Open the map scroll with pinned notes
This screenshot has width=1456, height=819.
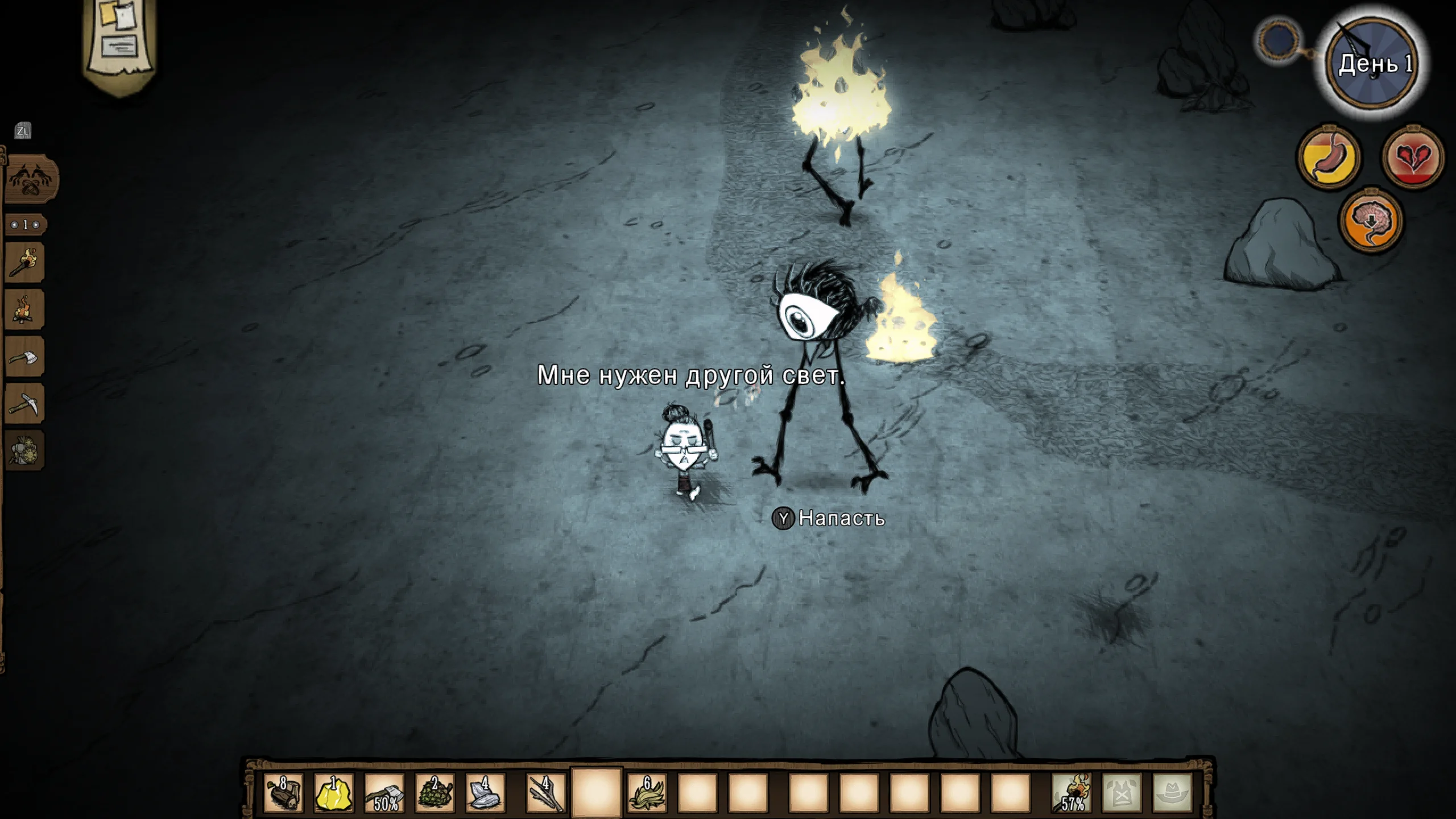(121, 40)
